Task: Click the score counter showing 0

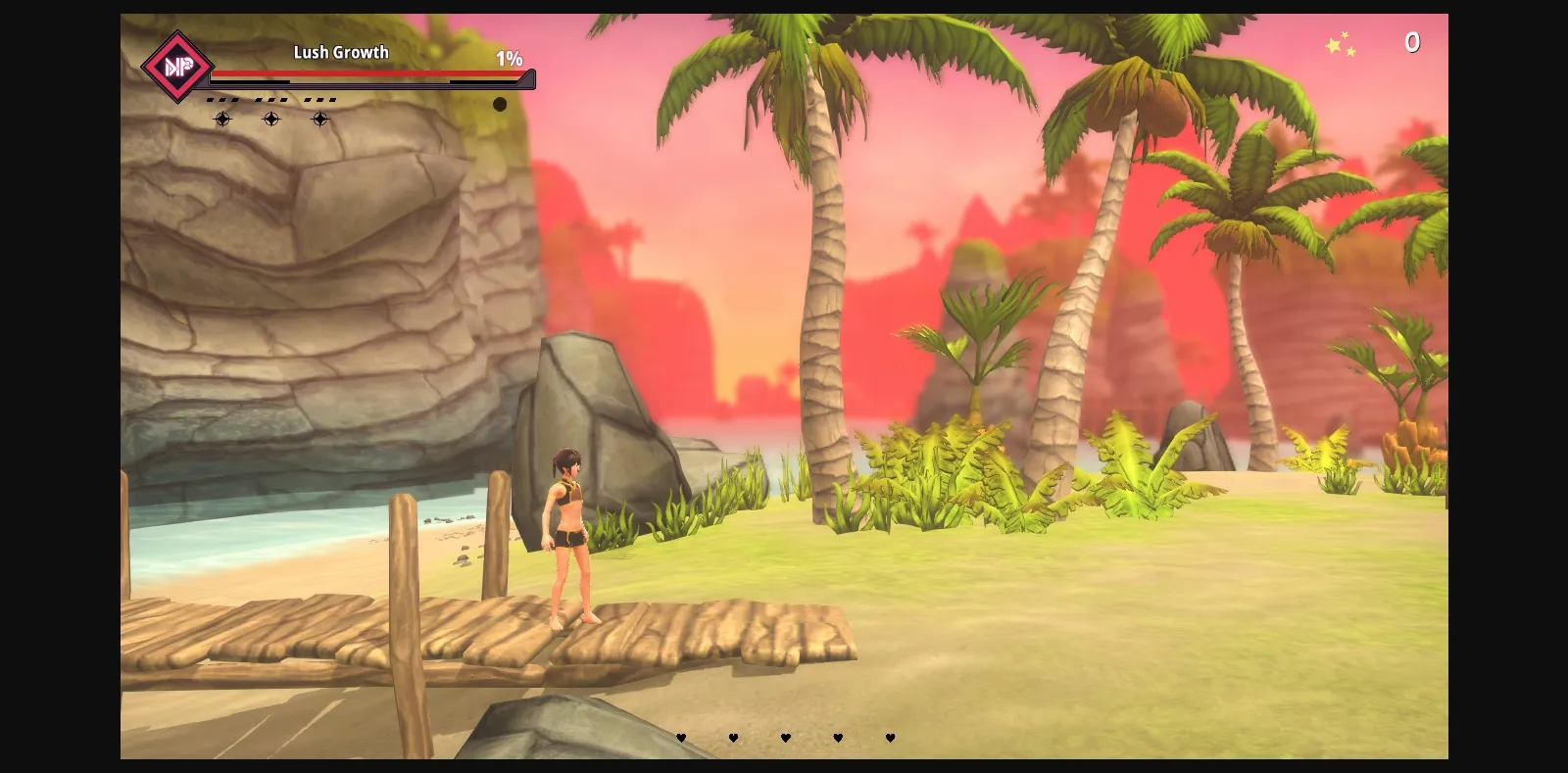Action: tap(1413, 42)
